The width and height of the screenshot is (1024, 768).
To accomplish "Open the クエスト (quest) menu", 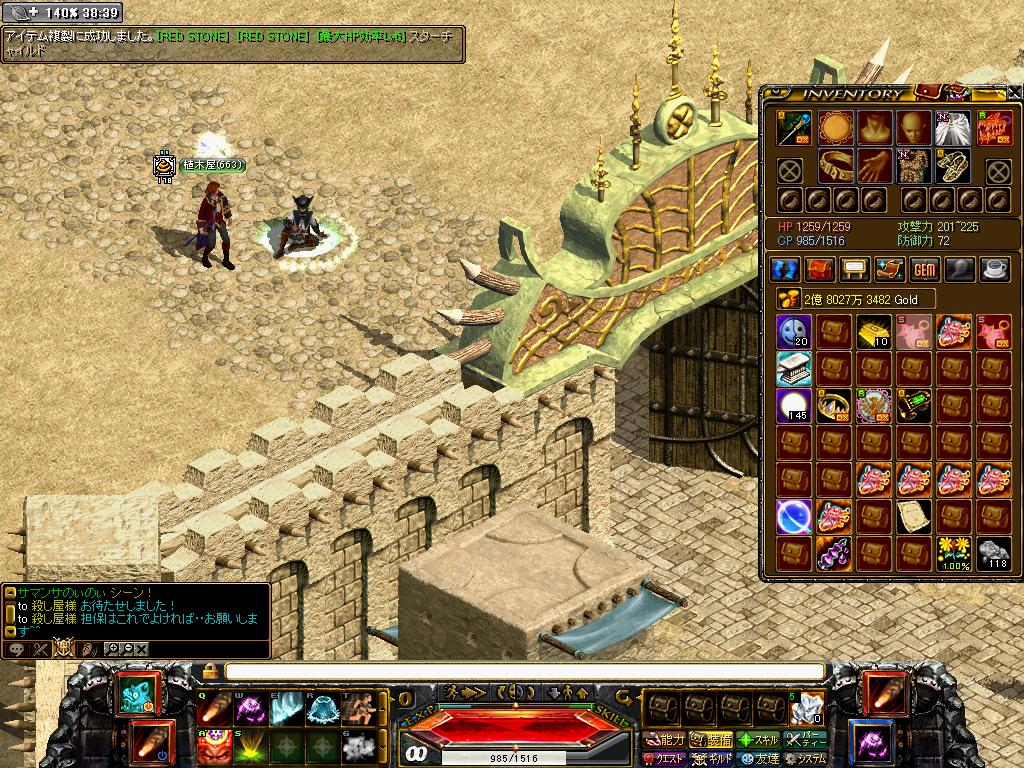I will 665,758.
